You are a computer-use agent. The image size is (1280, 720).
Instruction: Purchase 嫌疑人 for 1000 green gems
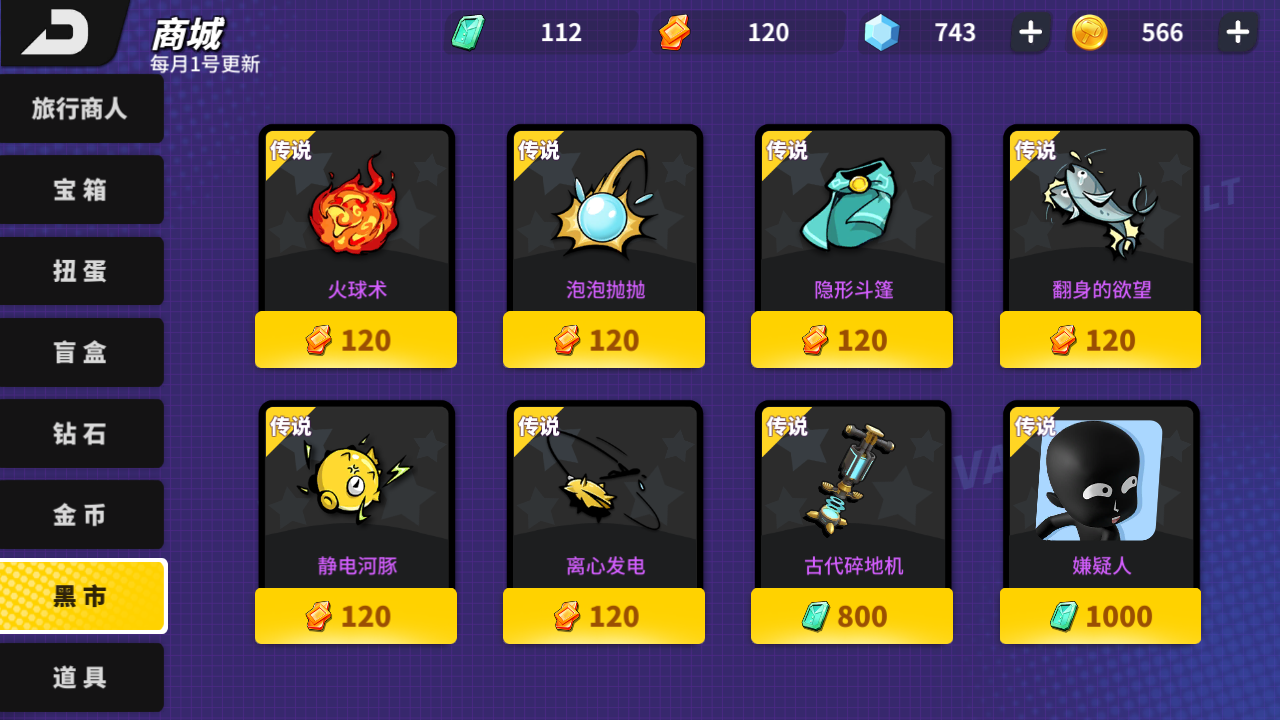click(1099, 615)
